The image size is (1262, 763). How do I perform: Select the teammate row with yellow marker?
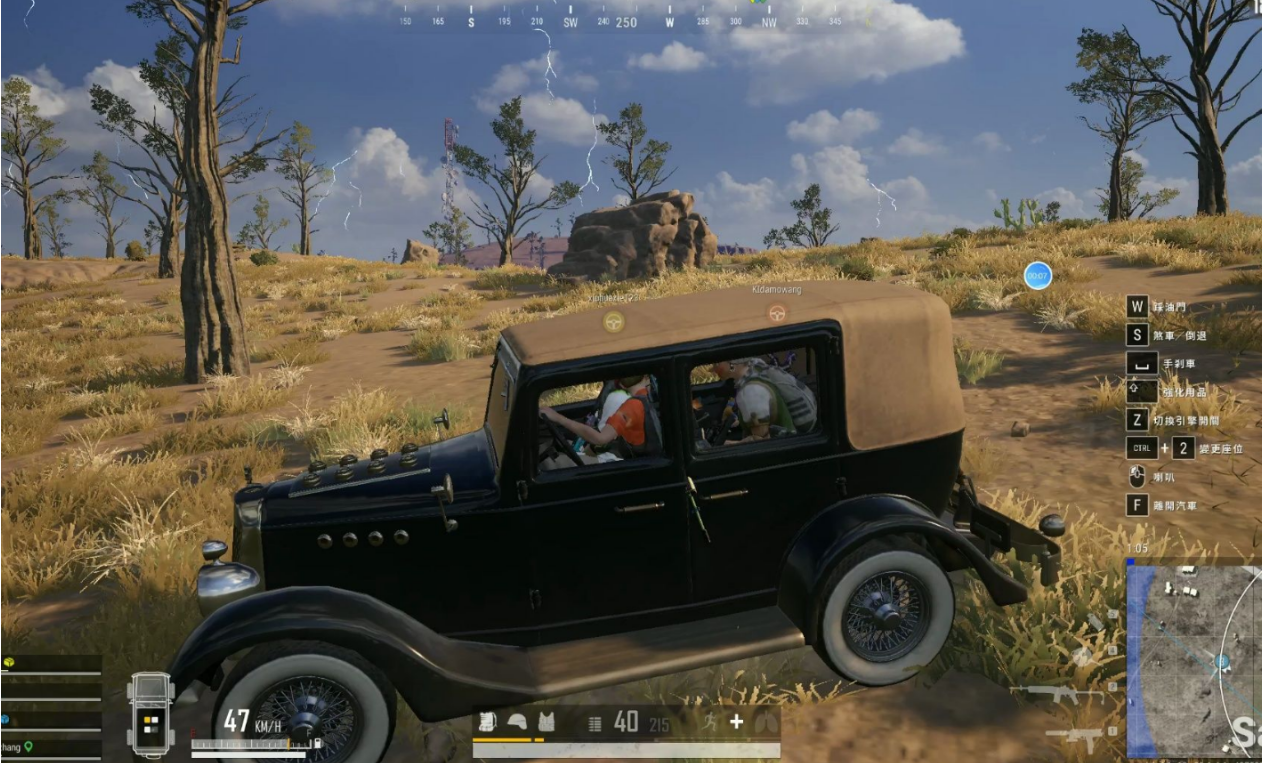[50, 663]
